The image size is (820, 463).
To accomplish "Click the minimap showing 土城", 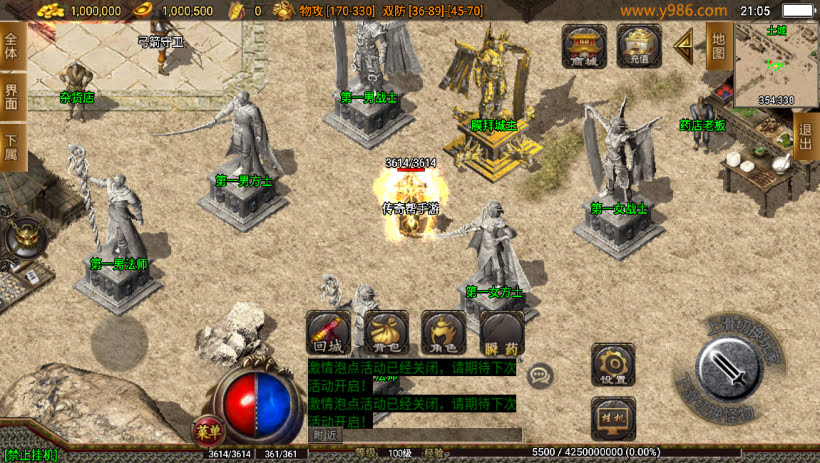I will (776, 64).
